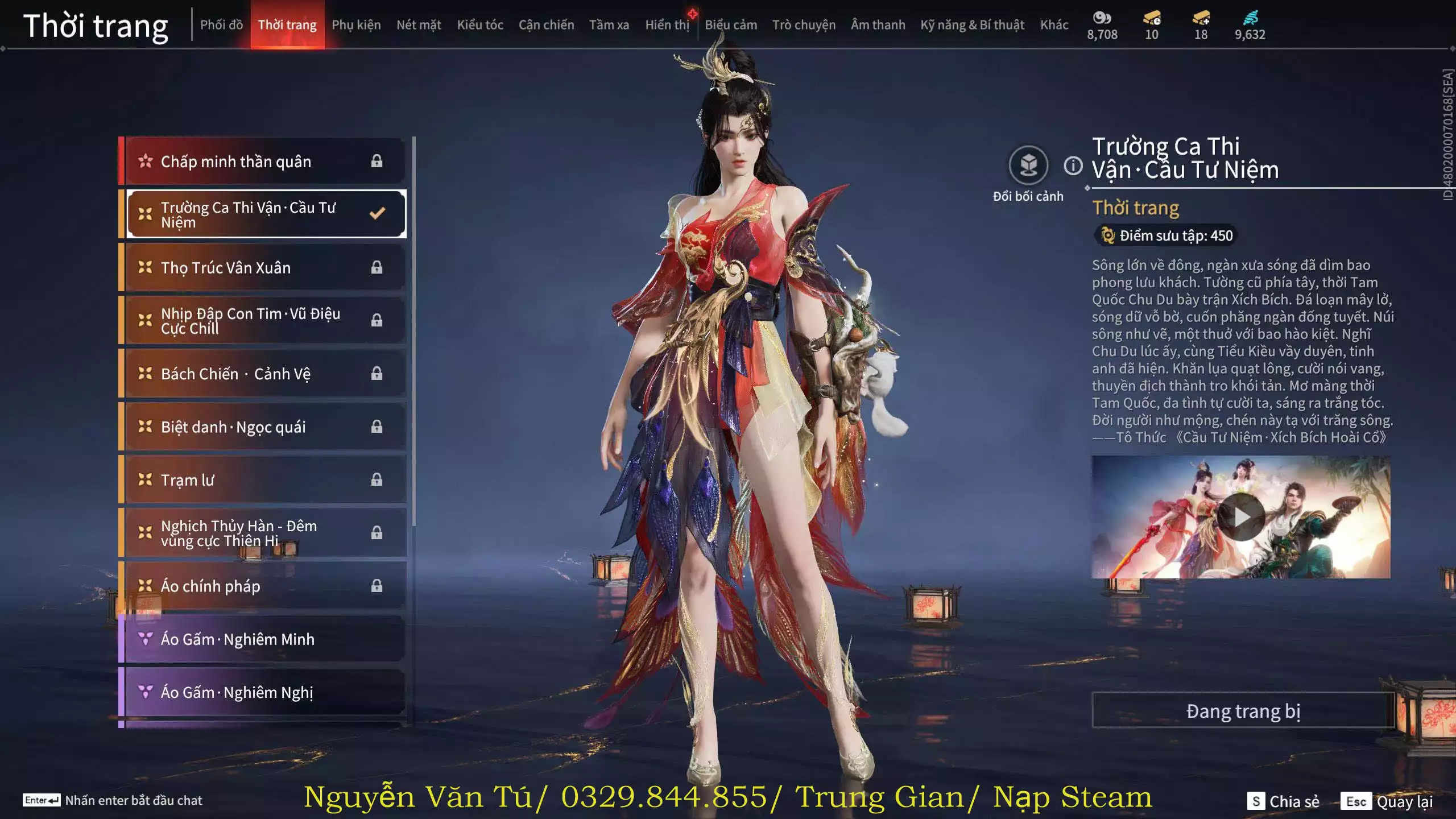Select the Kiểu tóc tab
This screenshot has height=819, width=1456.
click(480, 25)
